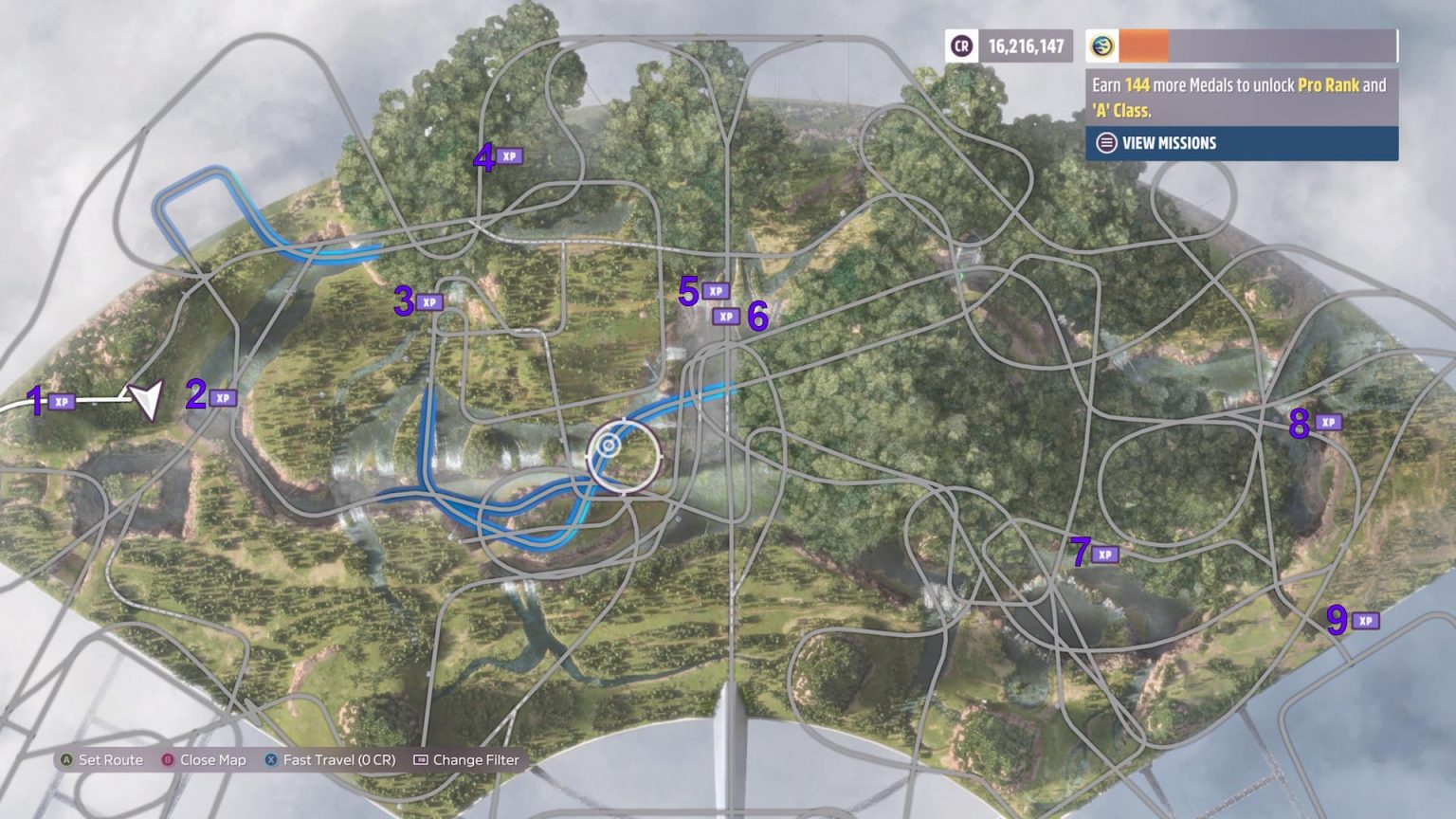Image resolution: width=1456 pixels, height=819 pixels.
Task: Select XP board marker 8 on the right edge
Action: click(x=1331, y=422)
